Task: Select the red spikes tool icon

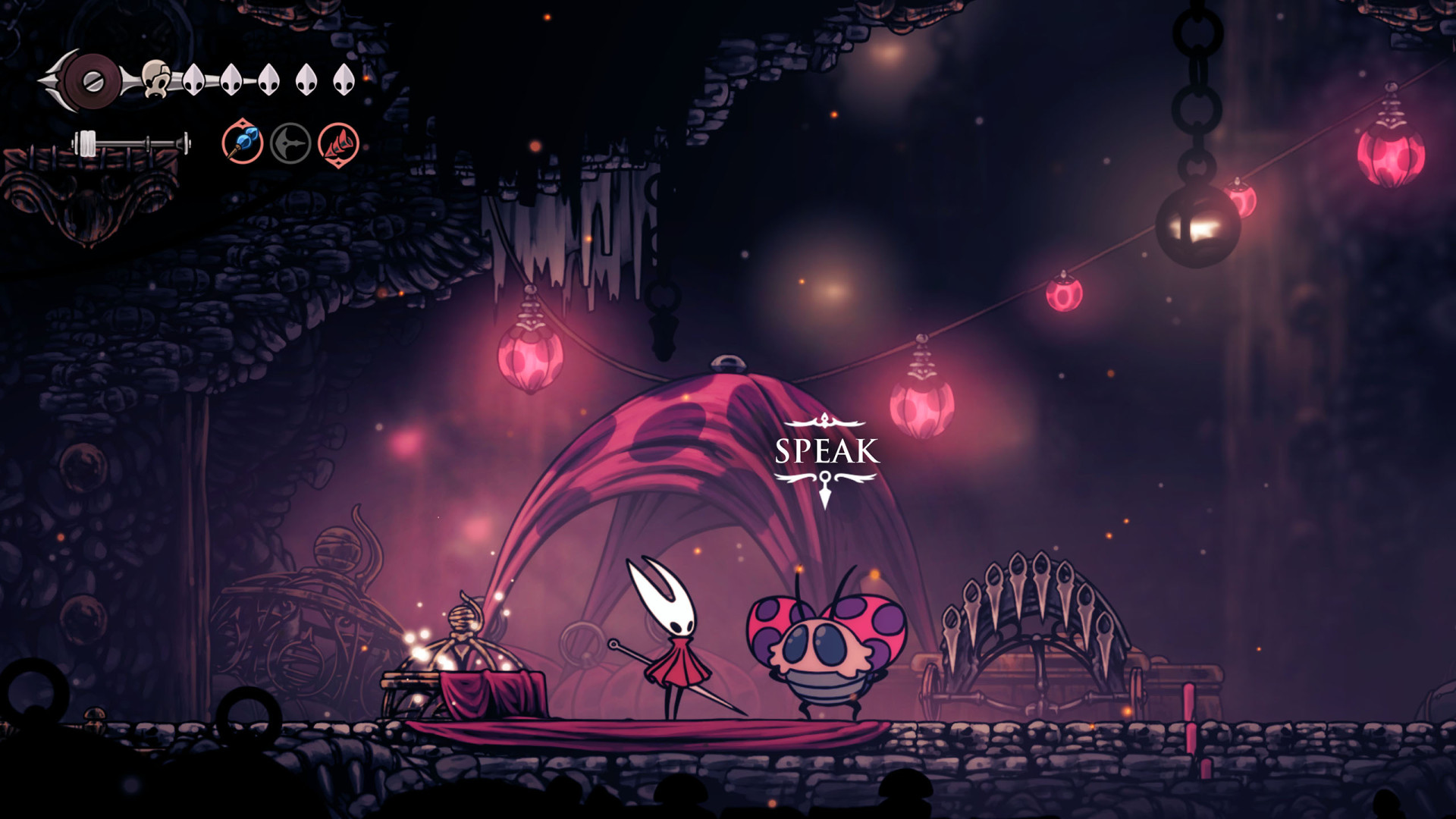Action: point(338,144)
